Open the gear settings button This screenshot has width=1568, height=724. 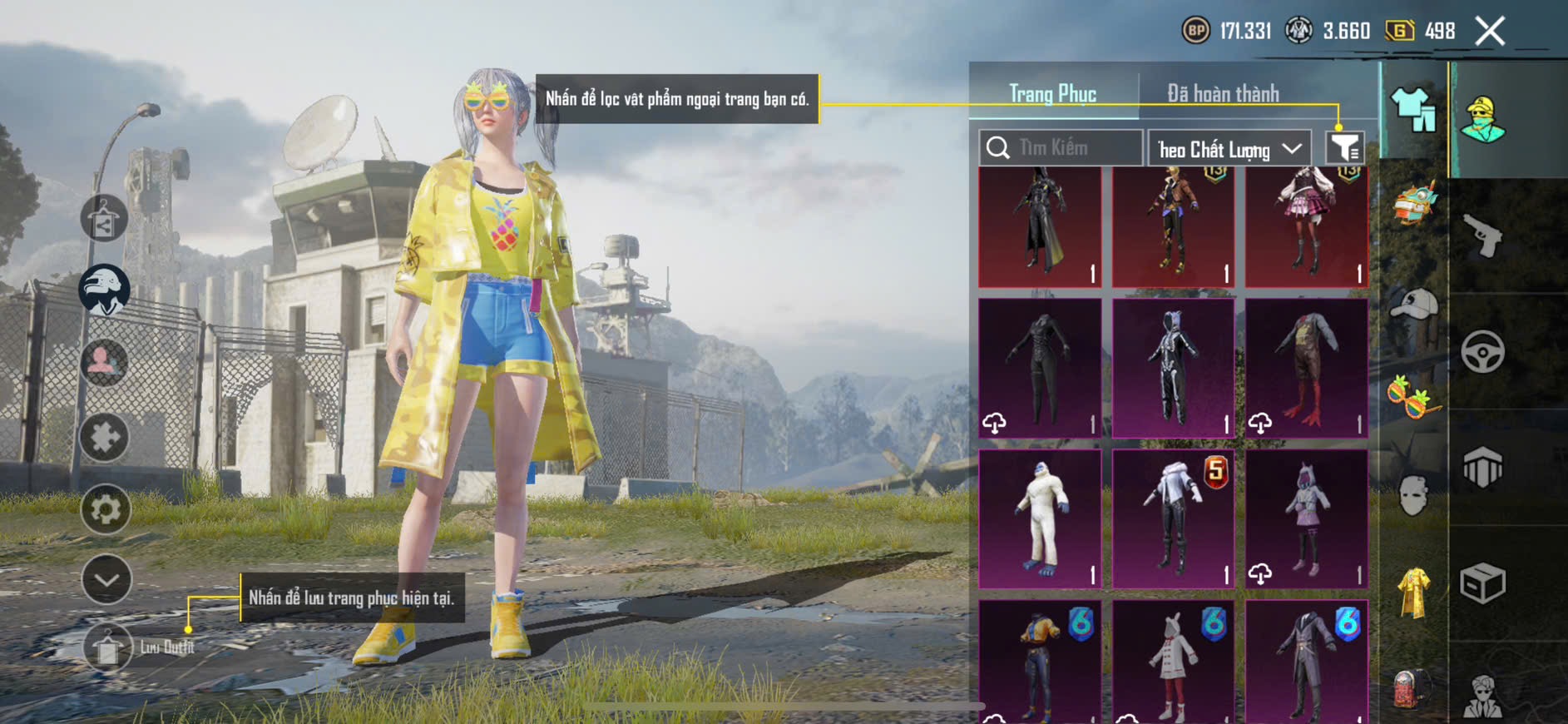[x=106, y=508]
